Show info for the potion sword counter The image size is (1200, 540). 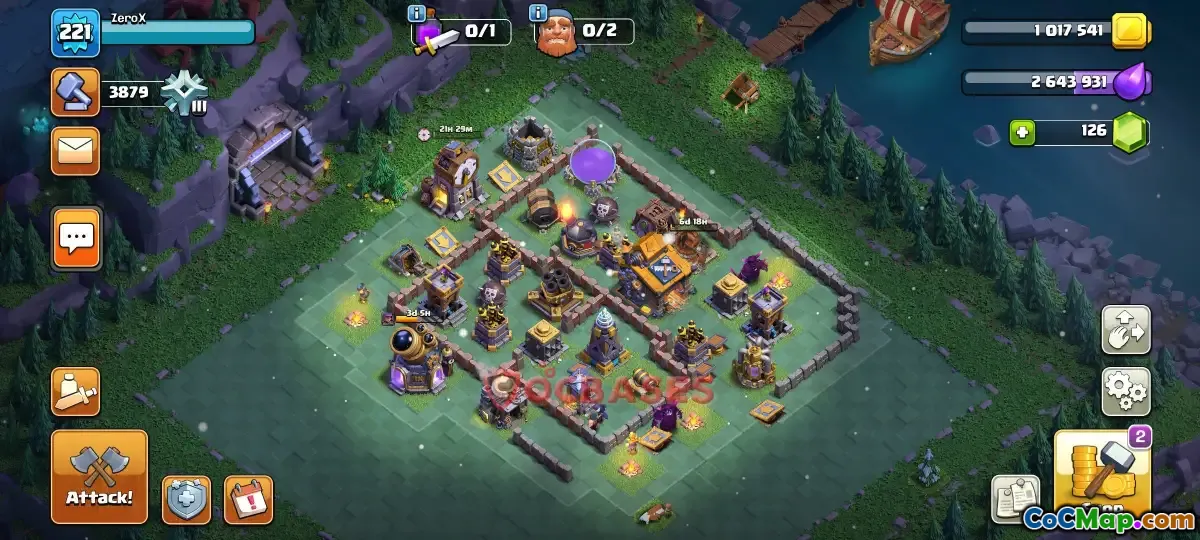416,14
